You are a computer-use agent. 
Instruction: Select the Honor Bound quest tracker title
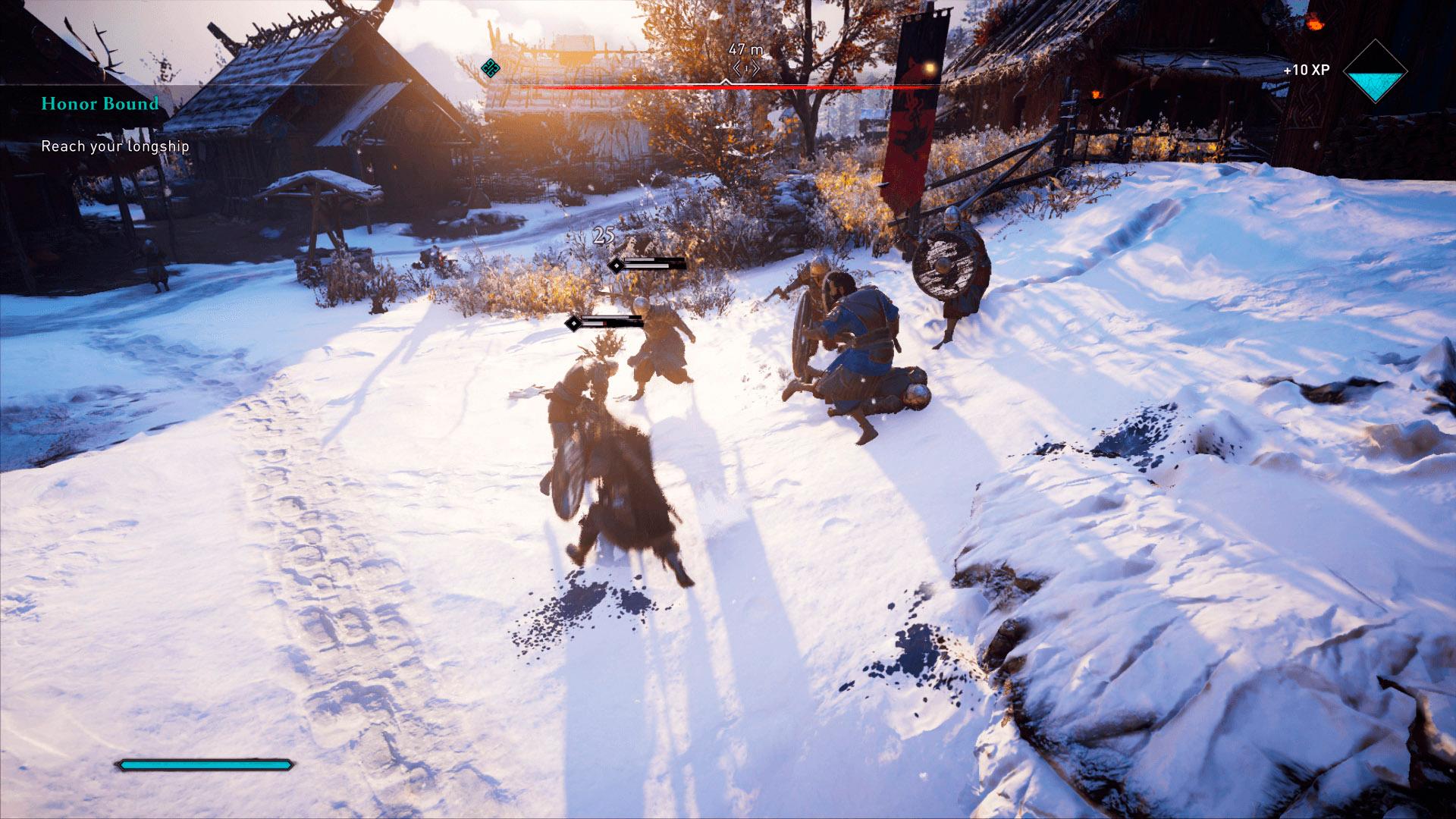[100, 103]
